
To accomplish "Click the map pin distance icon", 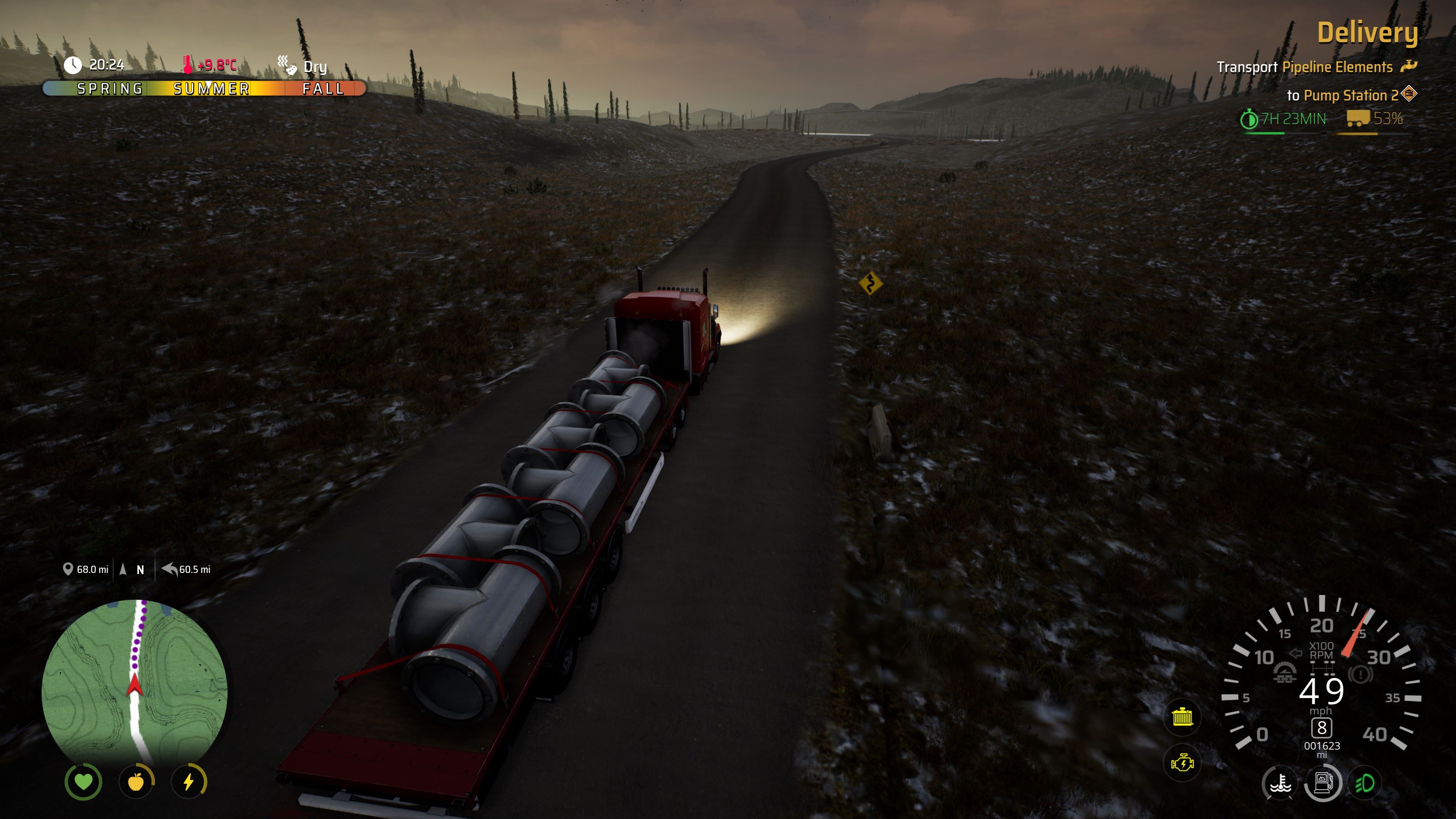I will point(68,569).
